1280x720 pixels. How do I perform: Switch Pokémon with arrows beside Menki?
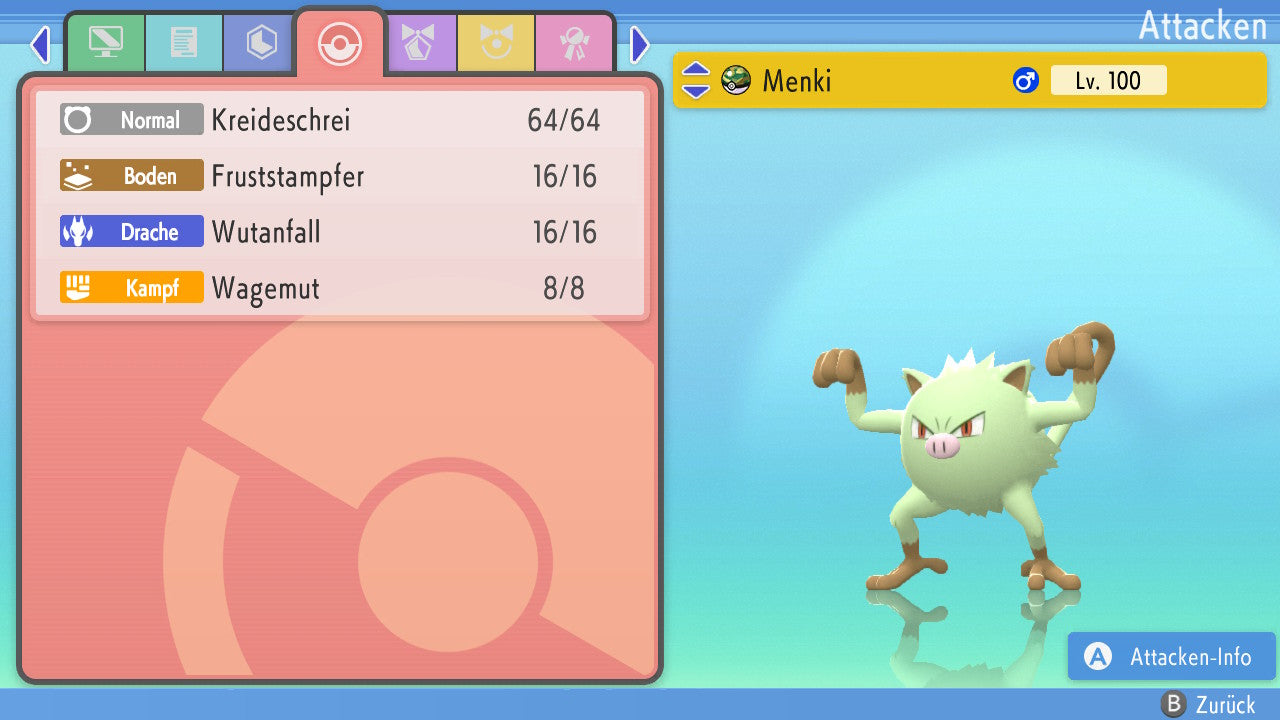coord(696,80)
